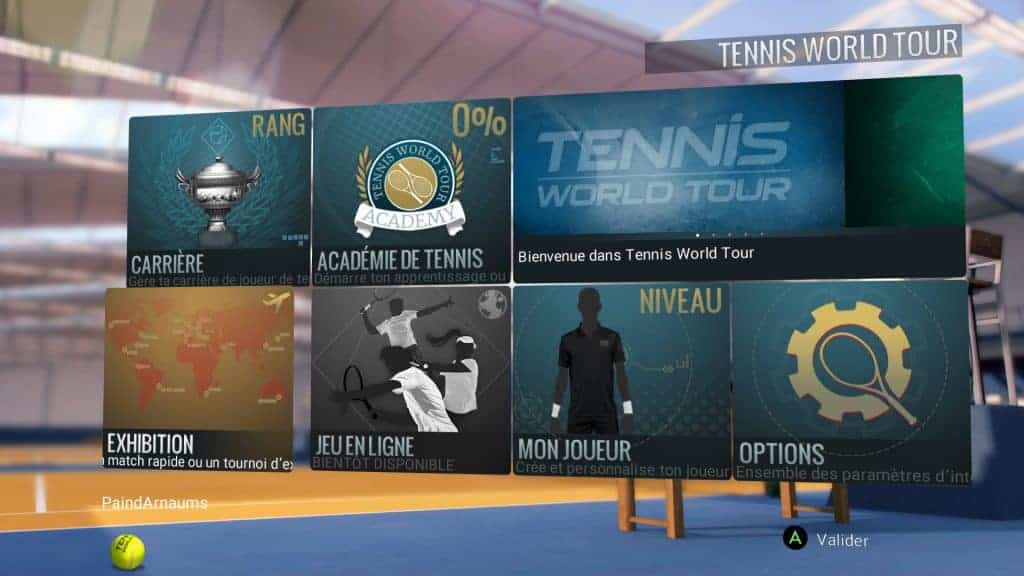Open the Options settings tile
Screen dimensions: 1024x576
[x=850, y=380]
